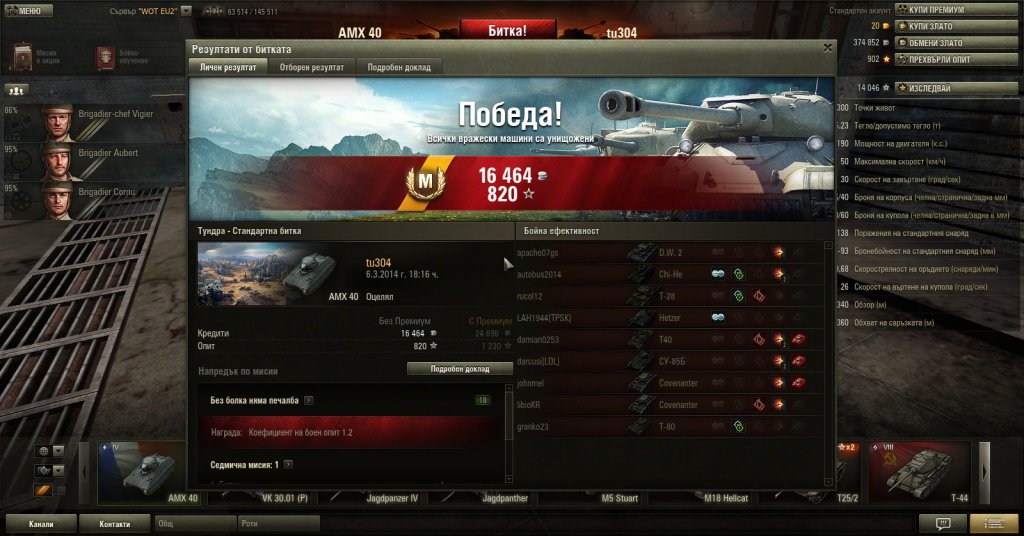
Task: Open the Подробен доклад tab
Action: coord(399,67)
